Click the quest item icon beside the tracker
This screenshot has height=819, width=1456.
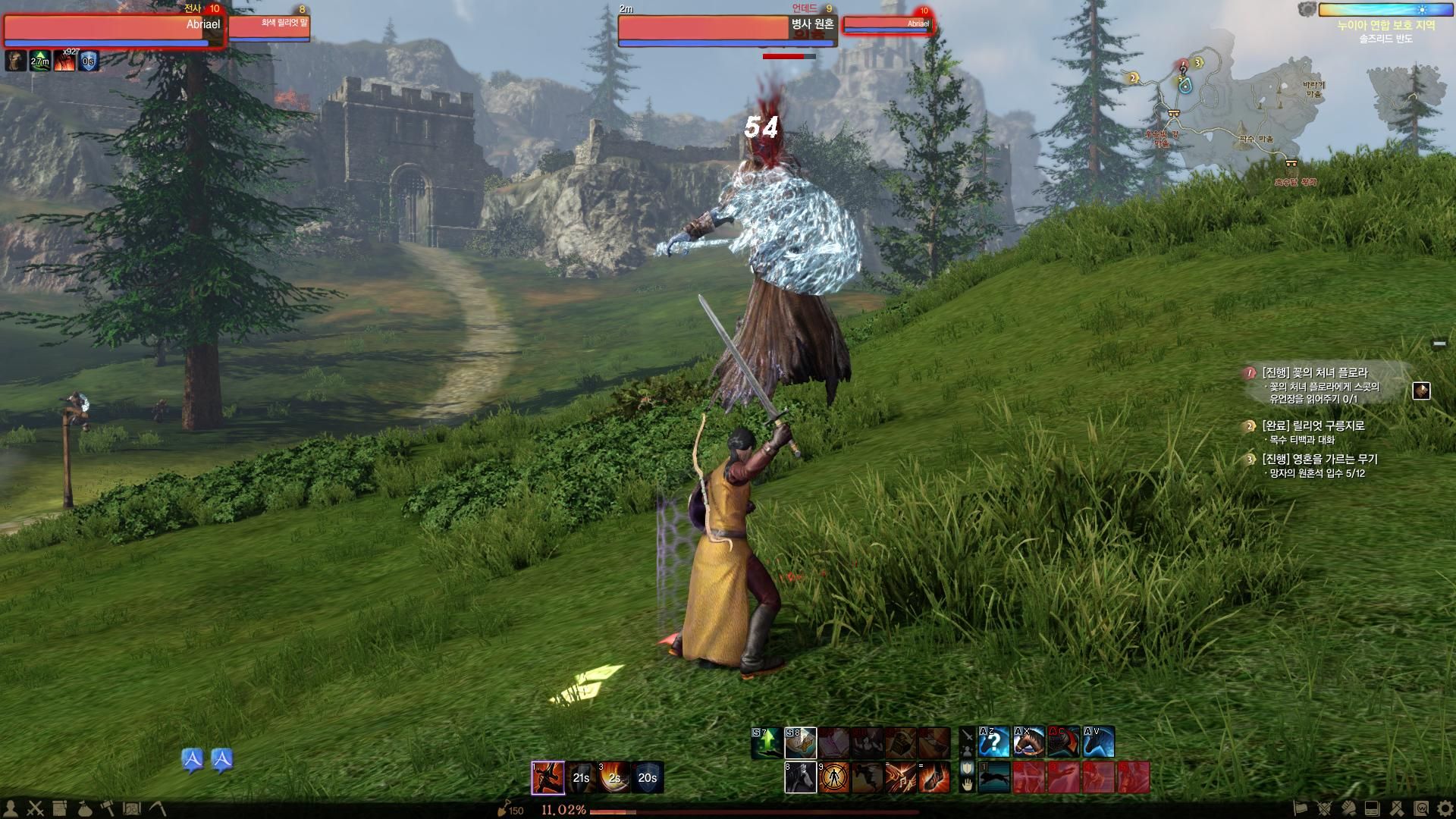(x=1421, y=391)
